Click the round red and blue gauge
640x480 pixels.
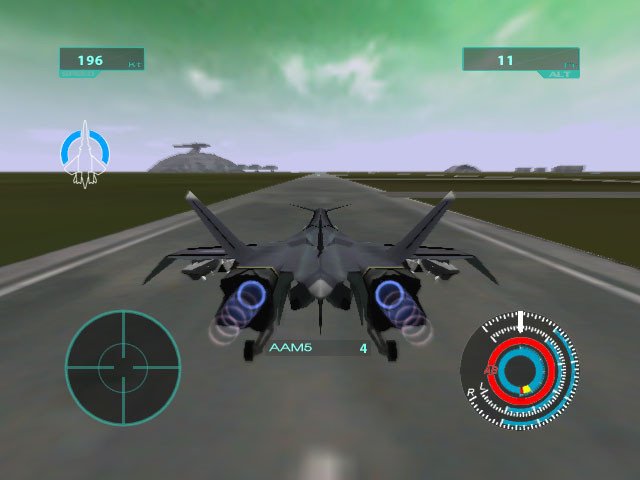[519, 371]
